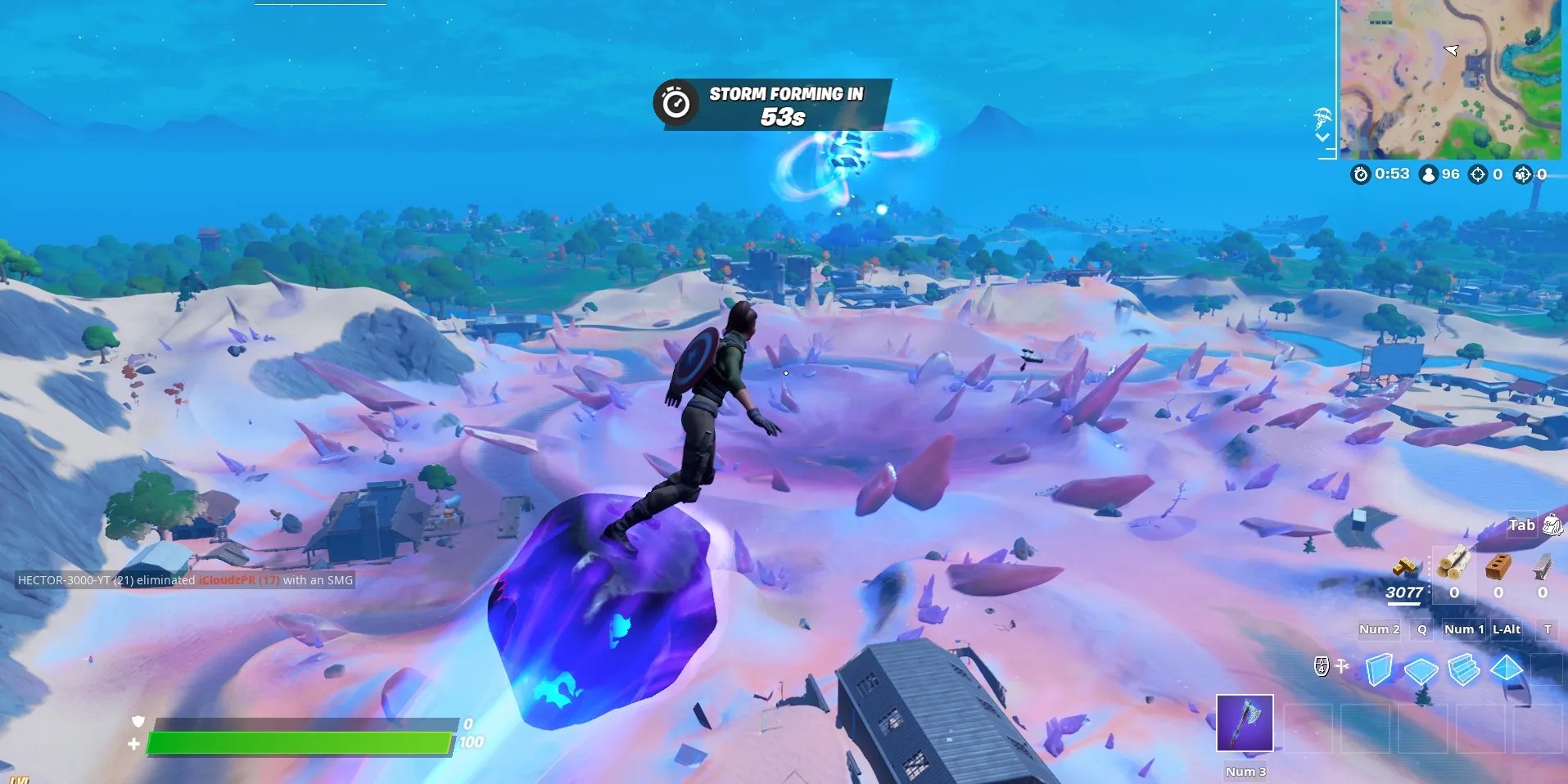Select the roof build piece bound to L-Alt
The image size is (1568, 784).
[1506, 669]
